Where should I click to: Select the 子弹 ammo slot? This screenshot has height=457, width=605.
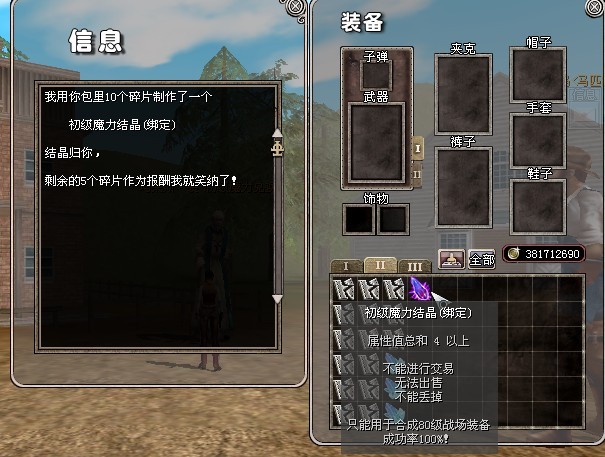[x=376, y=76]
